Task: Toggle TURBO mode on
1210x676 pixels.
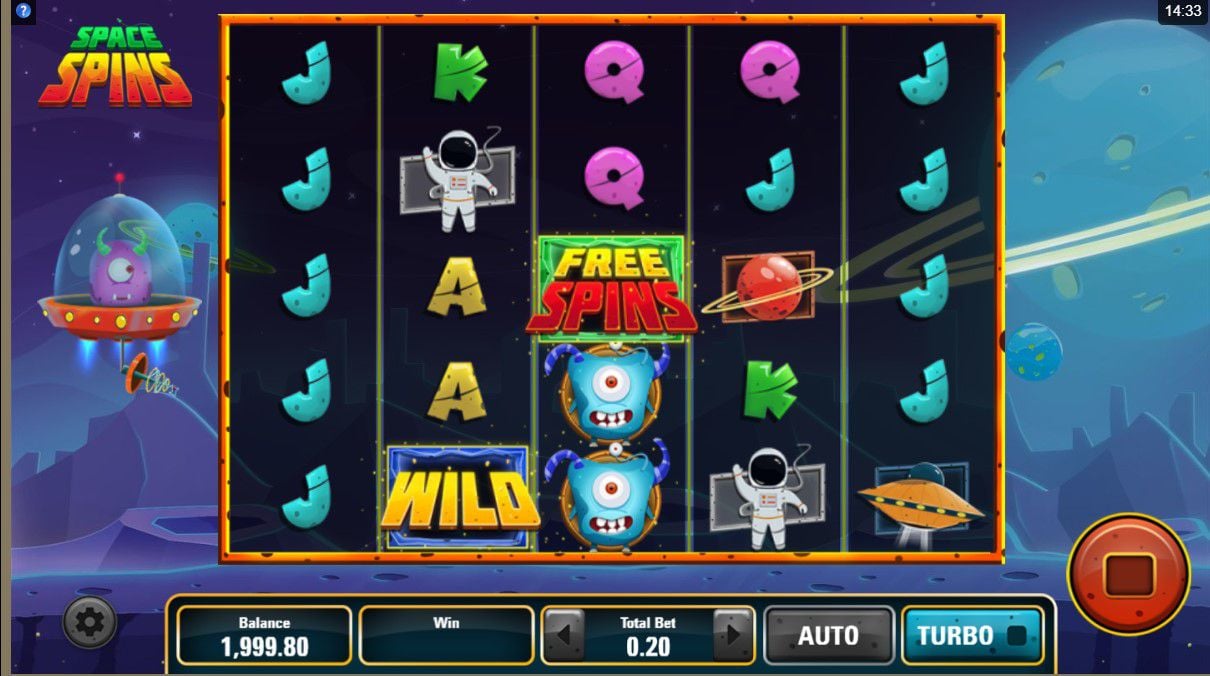Action: pyautogui.click(x=971, y=636)
